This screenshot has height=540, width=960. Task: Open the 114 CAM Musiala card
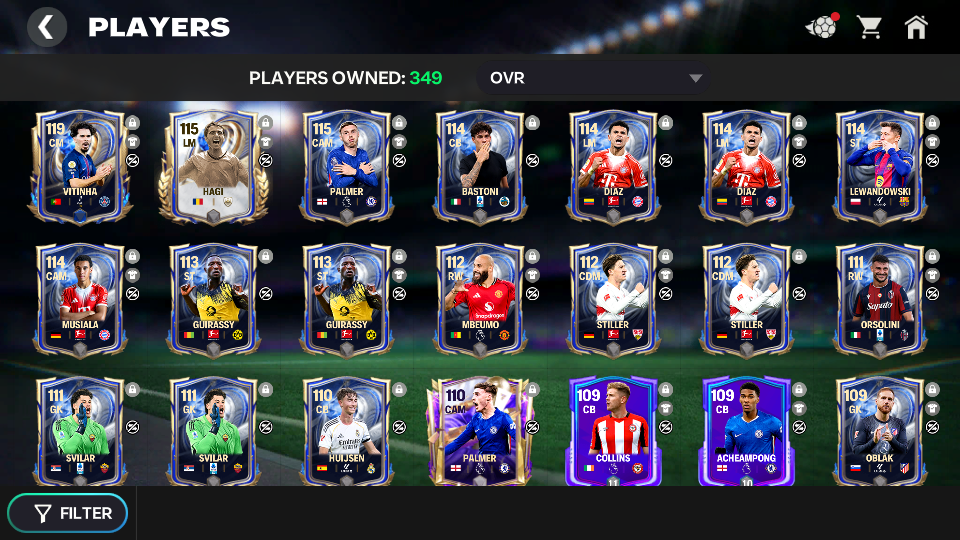point(80,300)
